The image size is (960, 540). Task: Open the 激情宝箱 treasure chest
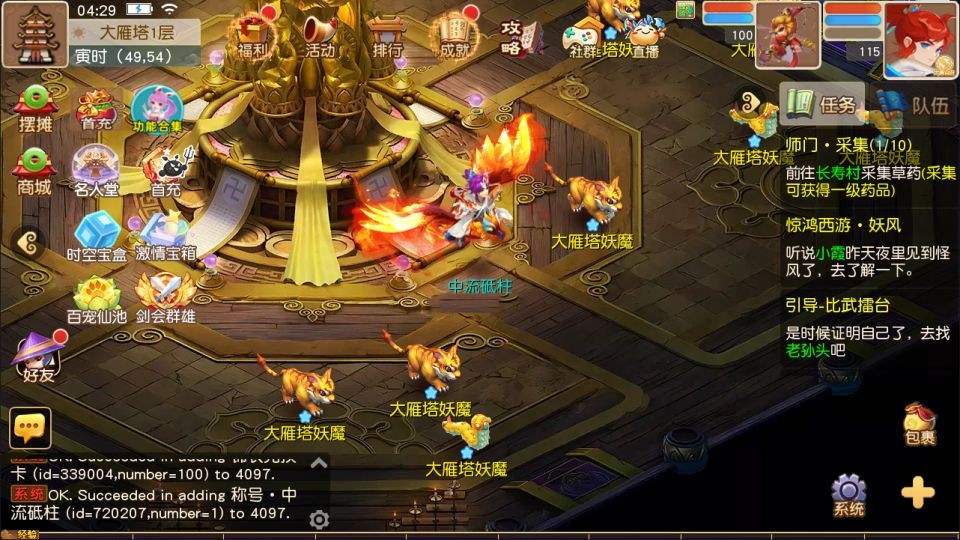(166, 236)
